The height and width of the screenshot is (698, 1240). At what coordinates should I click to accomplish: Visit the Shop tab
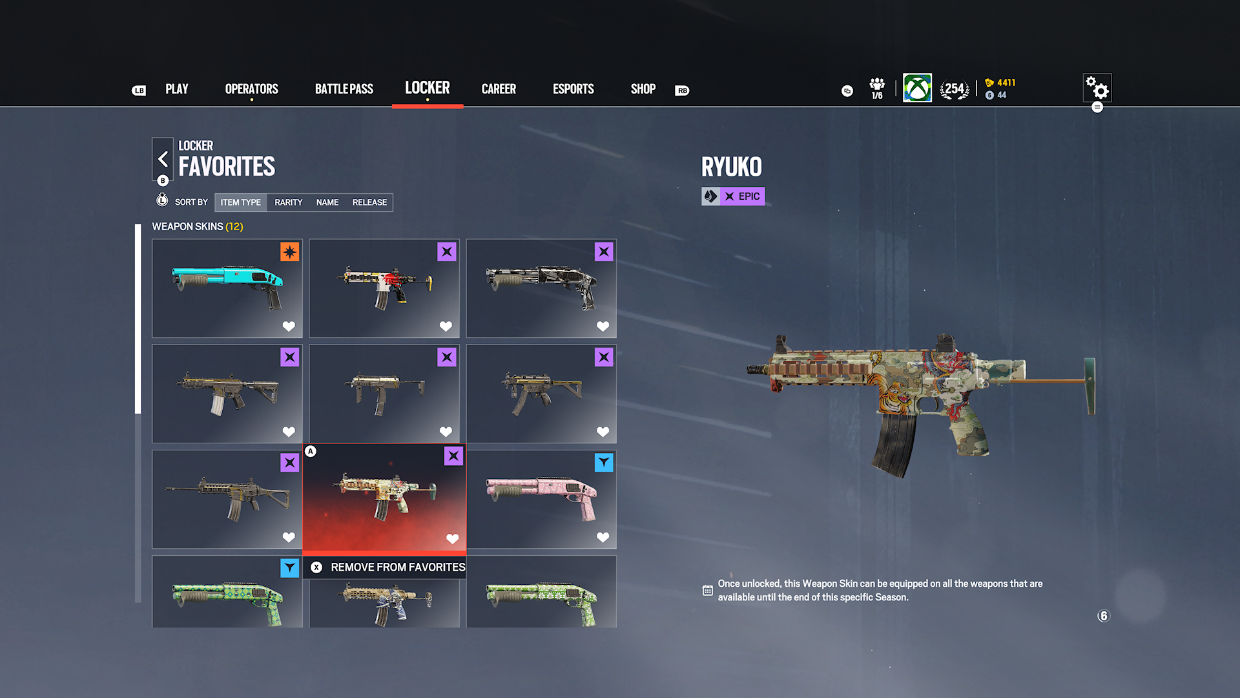(643, 89)
